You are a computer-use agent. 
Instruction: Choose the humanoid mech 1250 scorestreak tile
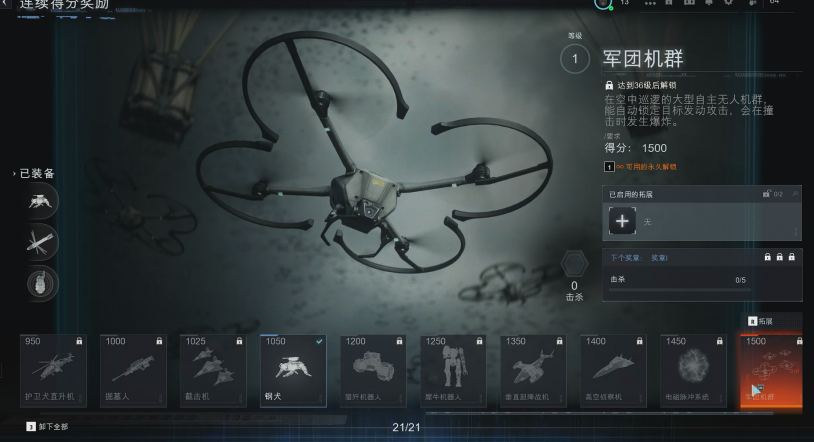click(x=453, y=370)
